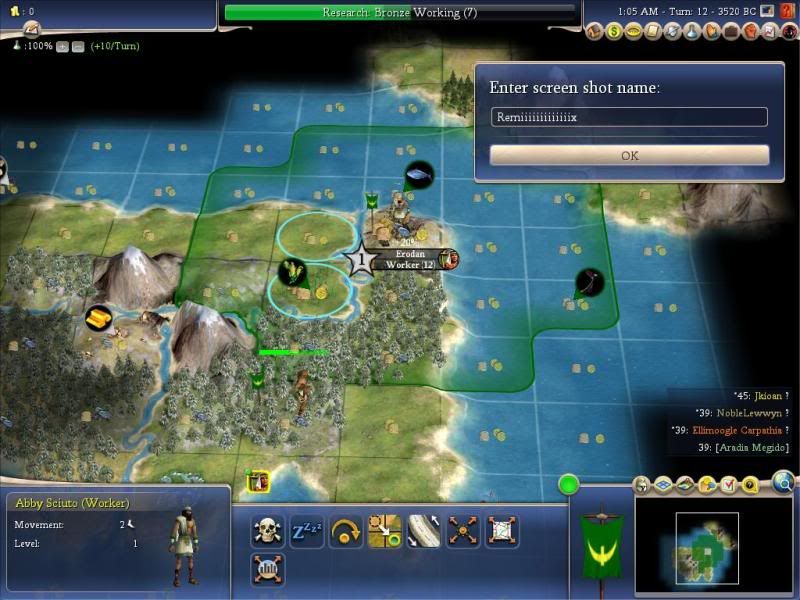800x600 pixels.
Task: Put the worker to sleep
Action: (305, 530)
